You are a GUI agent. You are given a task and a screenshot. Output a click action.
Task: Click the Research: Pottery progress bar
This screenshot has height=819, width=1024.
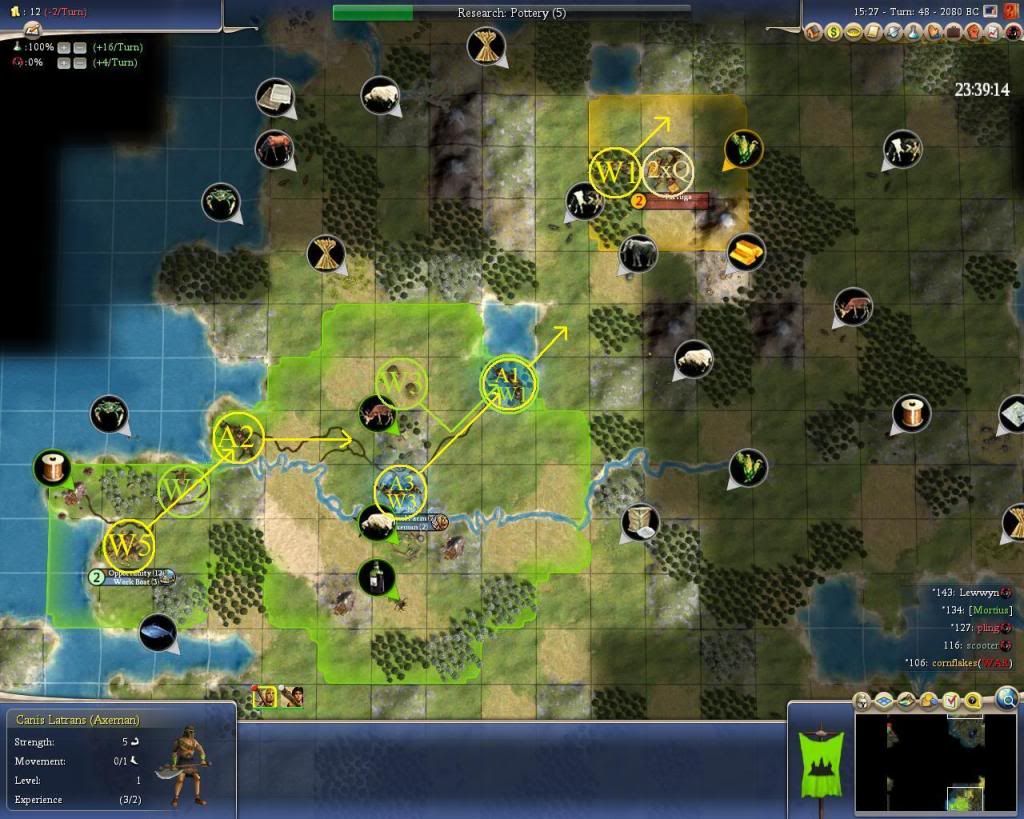coord(511,13)
